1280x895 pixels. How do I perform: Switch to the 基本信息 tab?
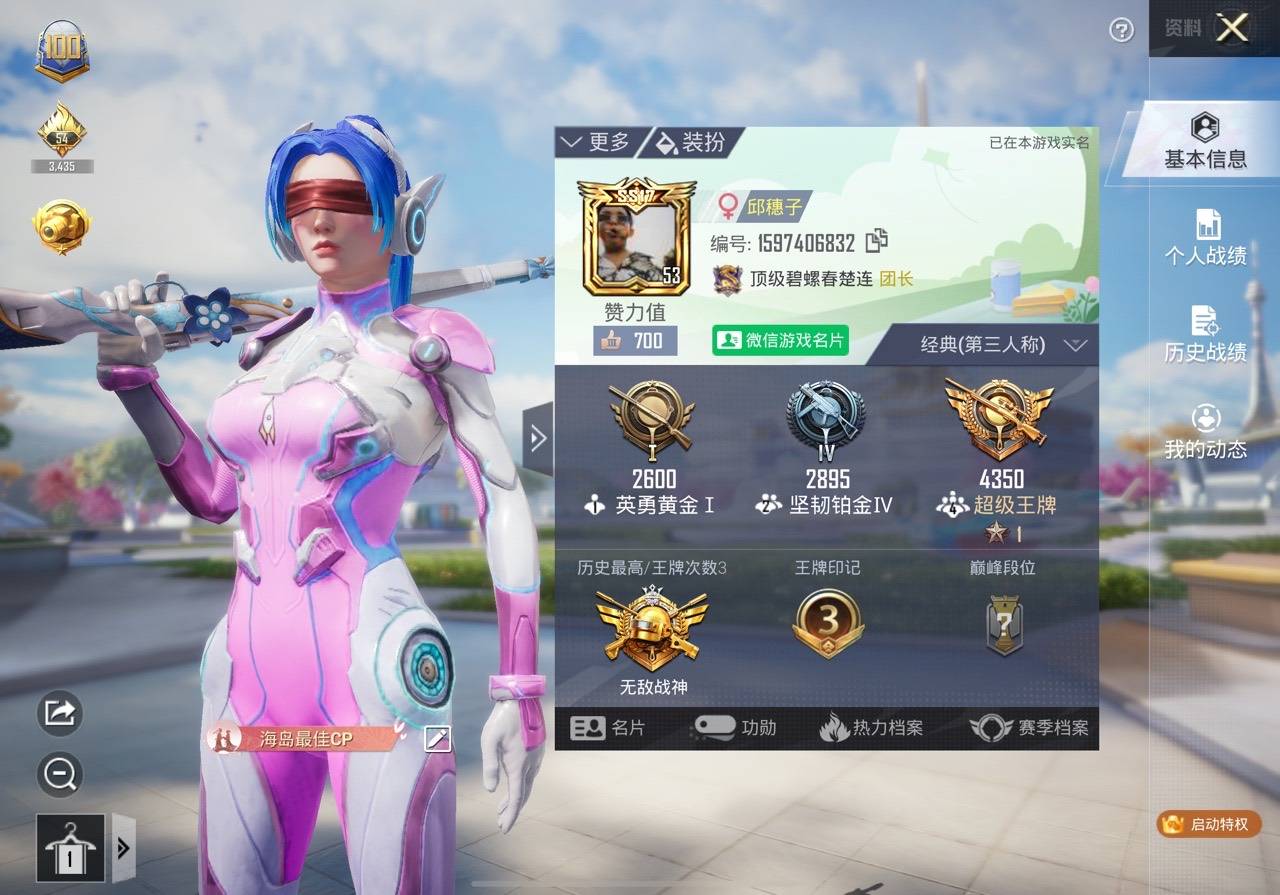click(1205, 142)
